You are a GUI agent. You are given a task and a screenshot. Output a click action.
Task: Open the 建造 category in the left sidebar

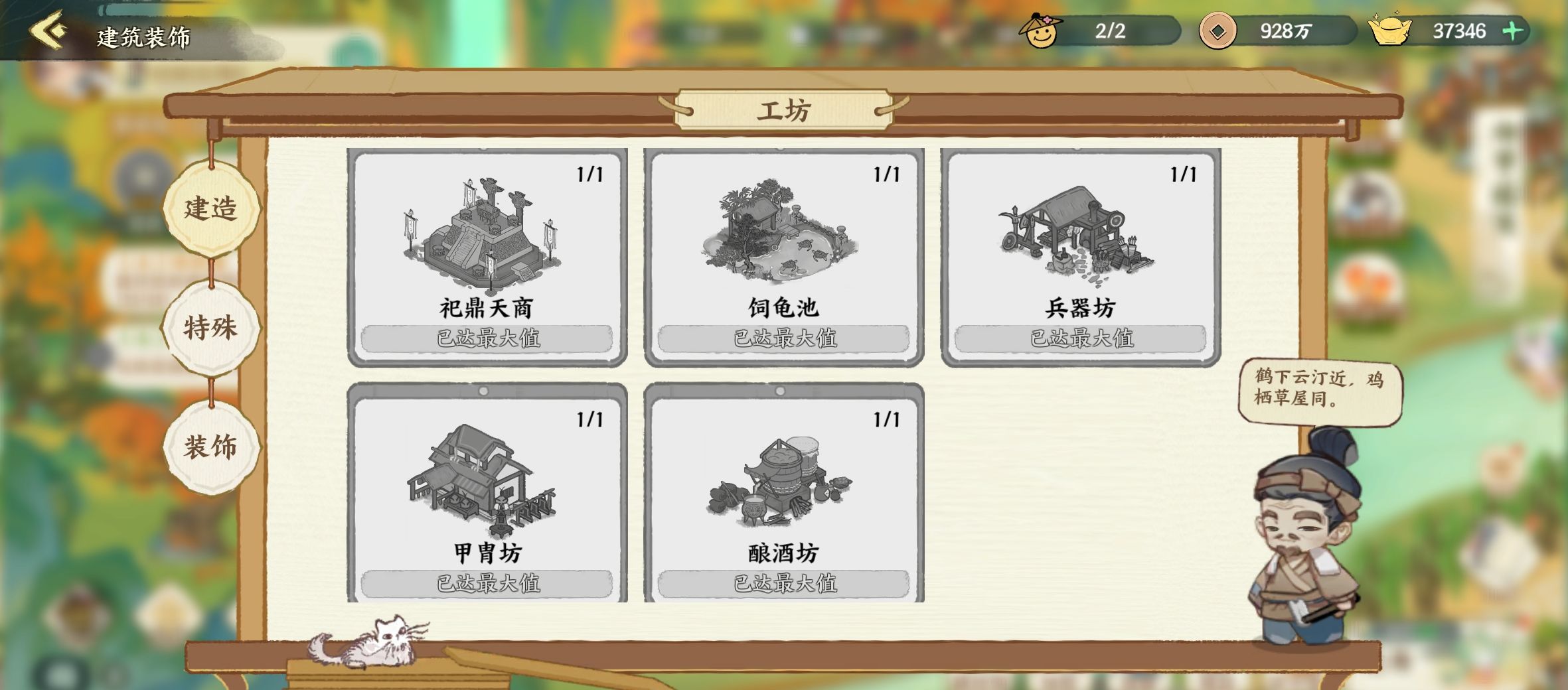click(212, 209)
